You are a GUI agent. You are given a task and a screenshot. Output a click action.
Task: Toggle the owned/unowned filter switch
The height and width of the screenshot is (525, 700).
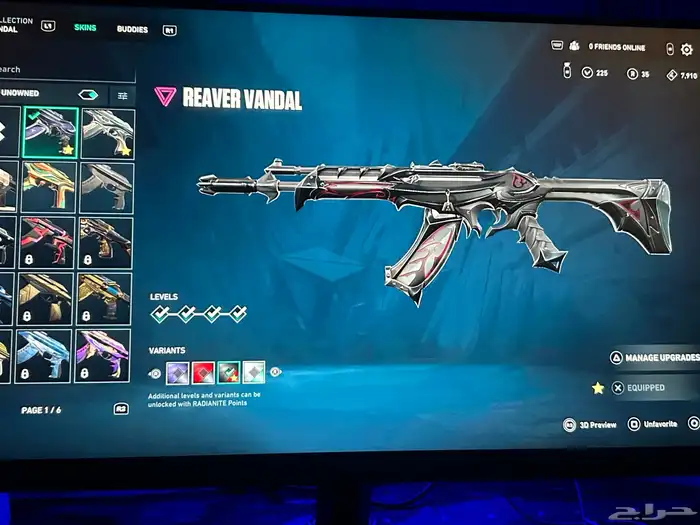coord(89,95)
